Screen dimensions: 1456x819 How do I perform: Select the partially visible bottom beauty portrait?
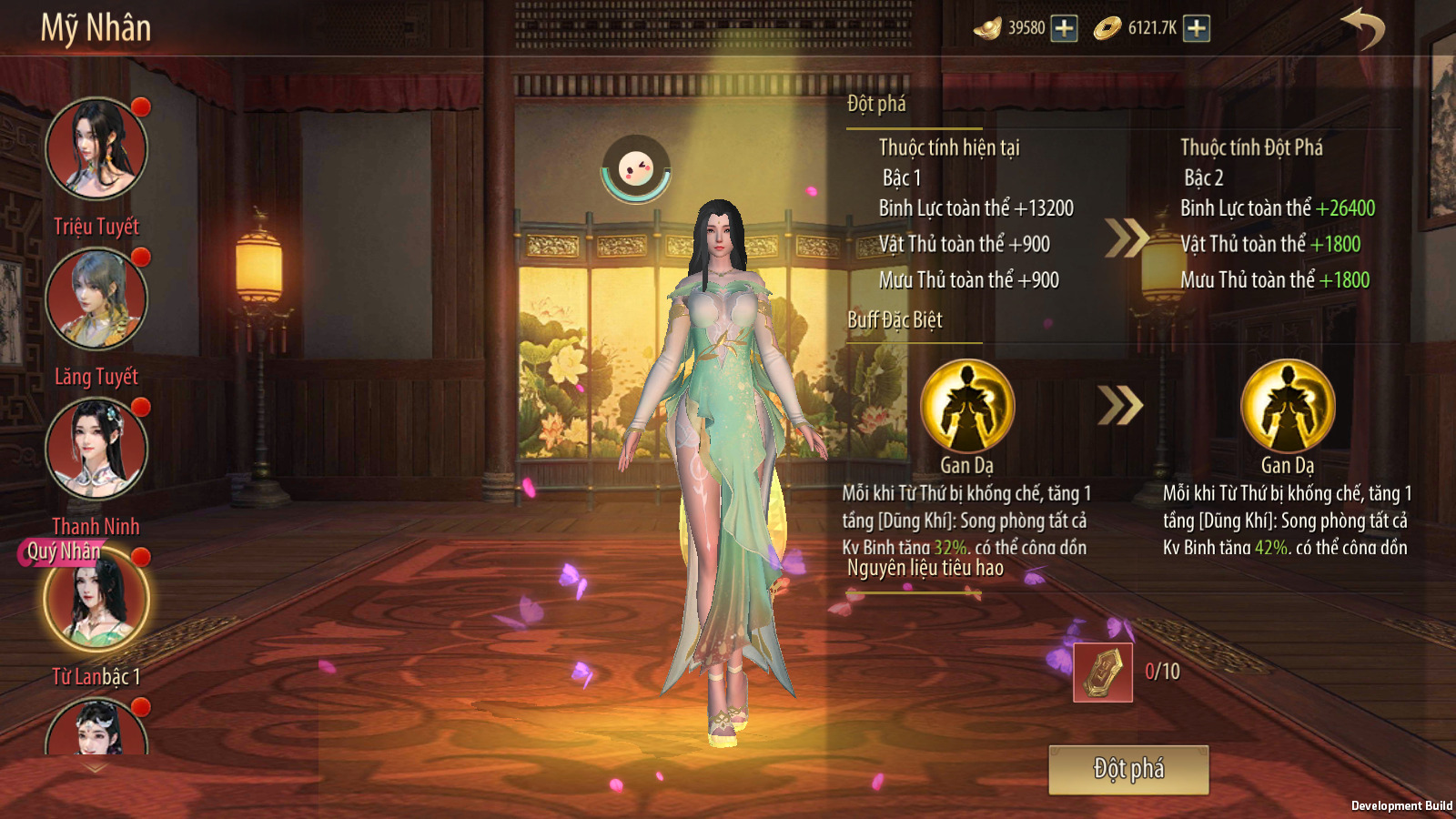(x=96, y=728)
